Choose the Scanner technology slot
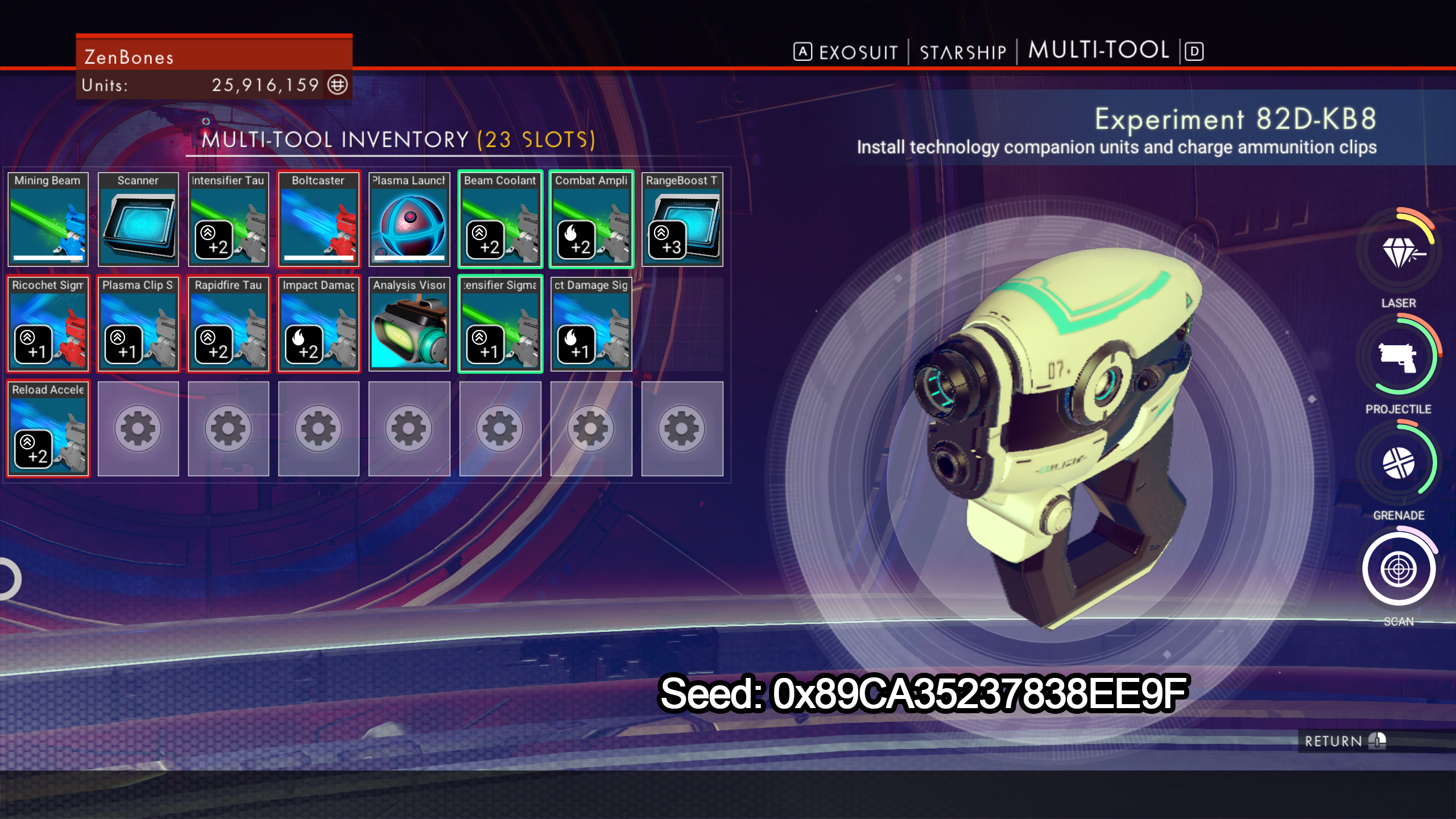 (138, 220)
